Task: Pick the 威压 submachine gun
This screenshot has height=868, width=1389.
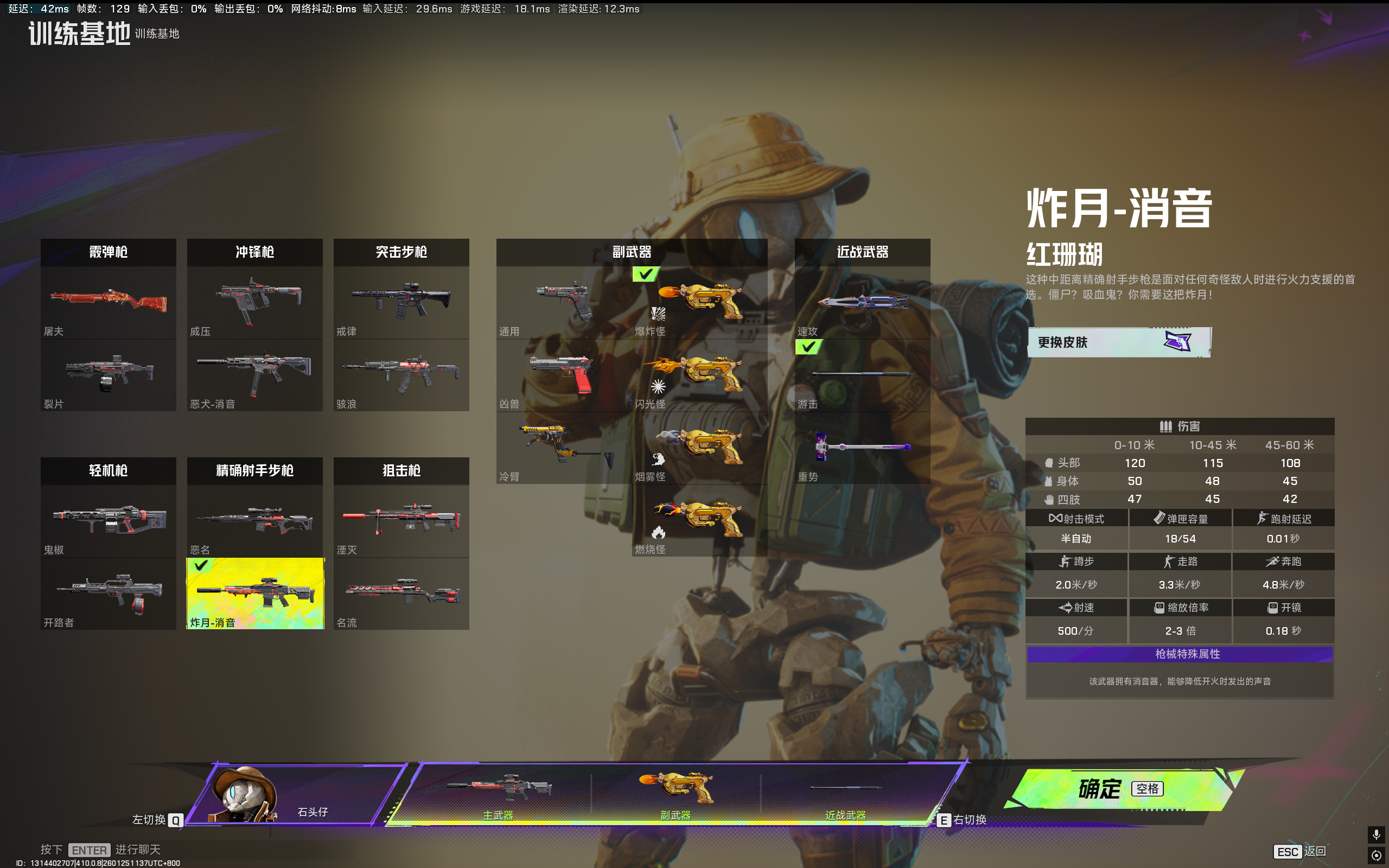Action: coord(254,303)
